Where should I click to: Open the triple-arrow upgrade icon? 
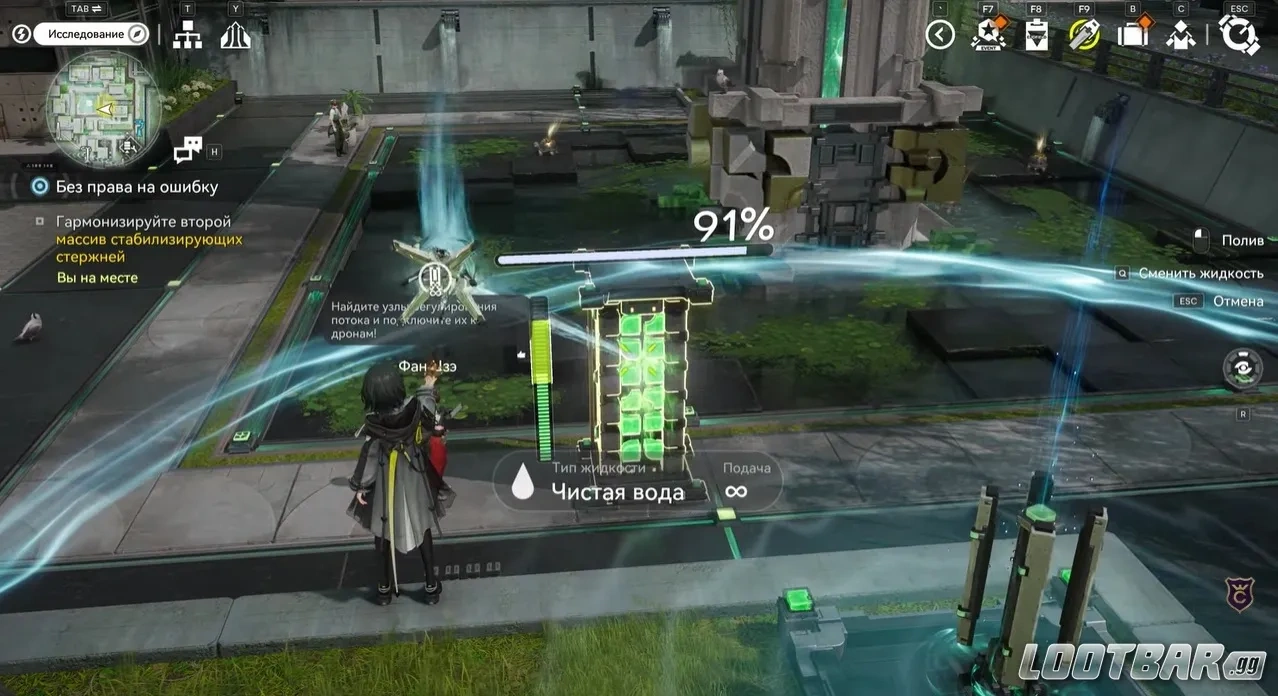point(235,35)
